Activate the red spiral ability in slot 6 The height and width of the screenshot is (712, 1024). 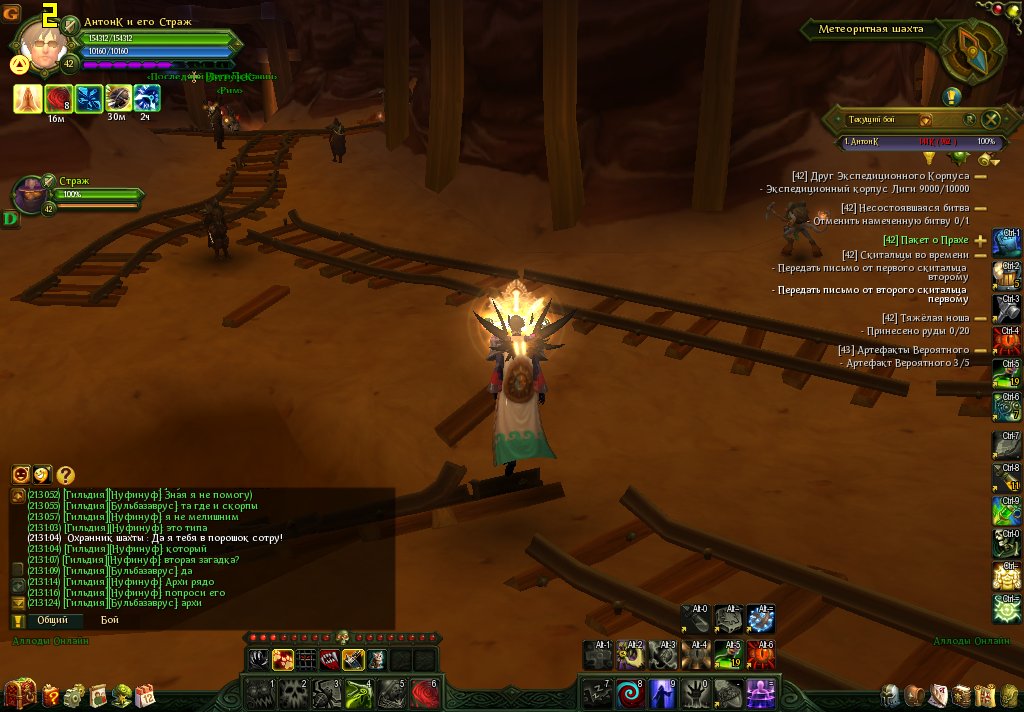point(425,692)
